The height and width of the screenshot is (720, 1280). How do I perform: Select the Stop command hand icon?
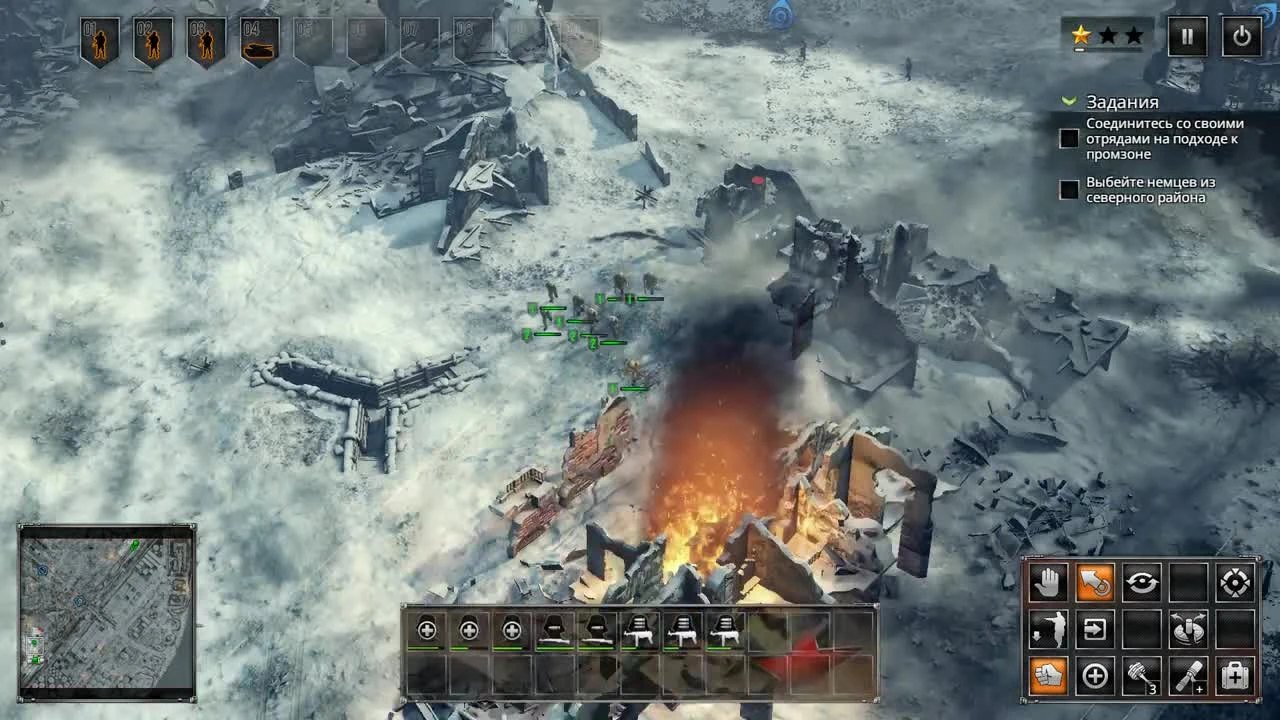click(x=1047, y=581)
